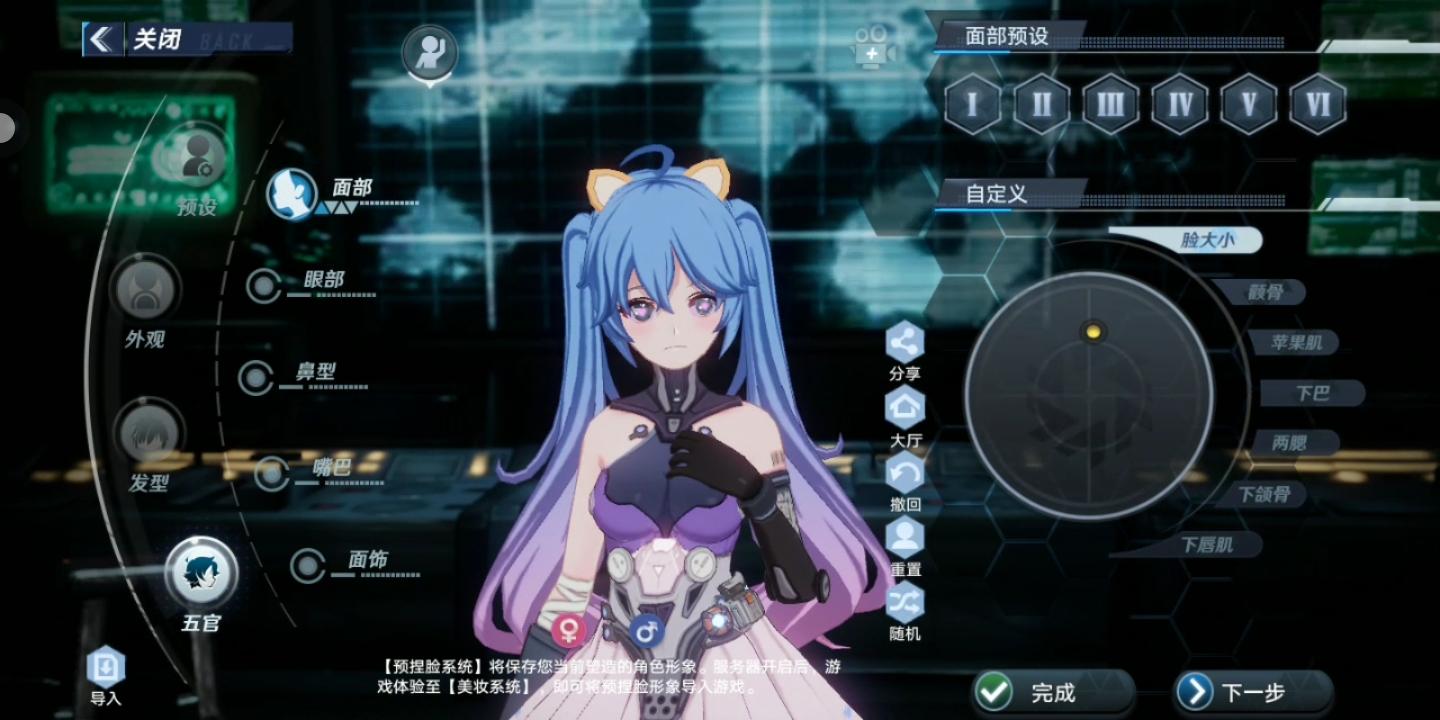Activate face preset II
The width and height of the screenshot is (1440, 720).
1040,103
